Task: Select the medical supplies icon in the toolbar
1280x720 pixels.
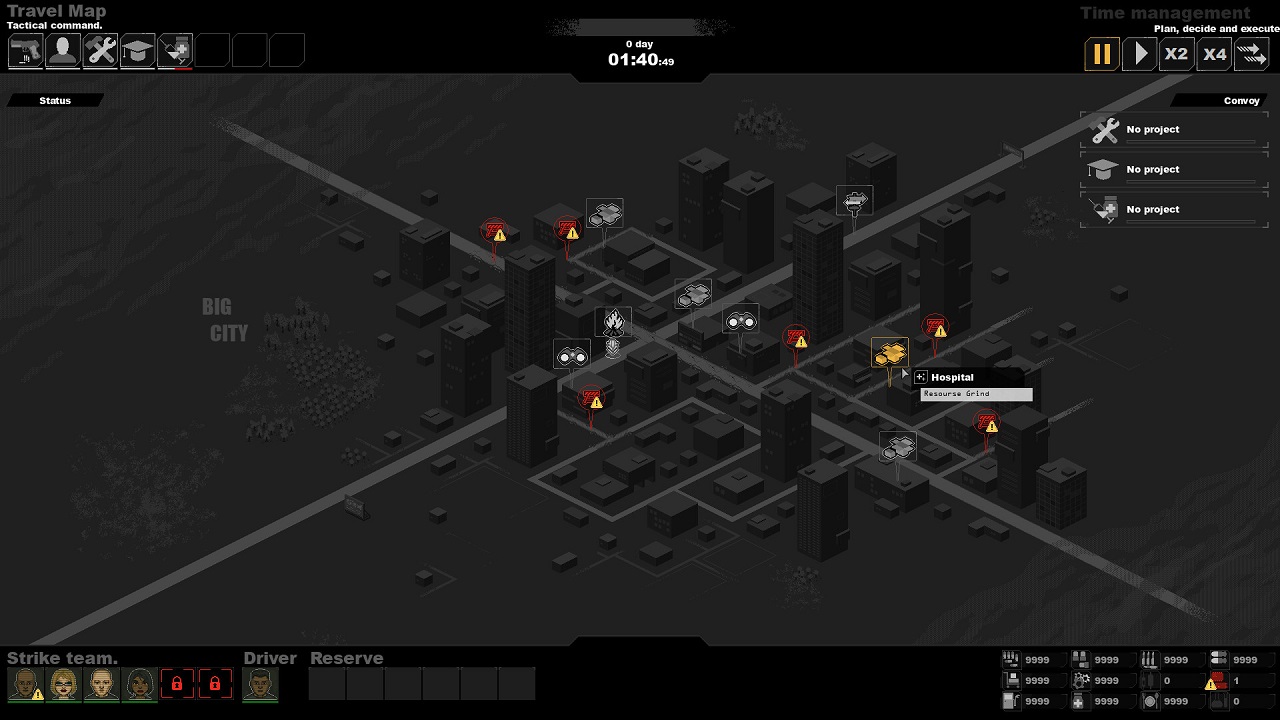Action: (x=174, y=49)
